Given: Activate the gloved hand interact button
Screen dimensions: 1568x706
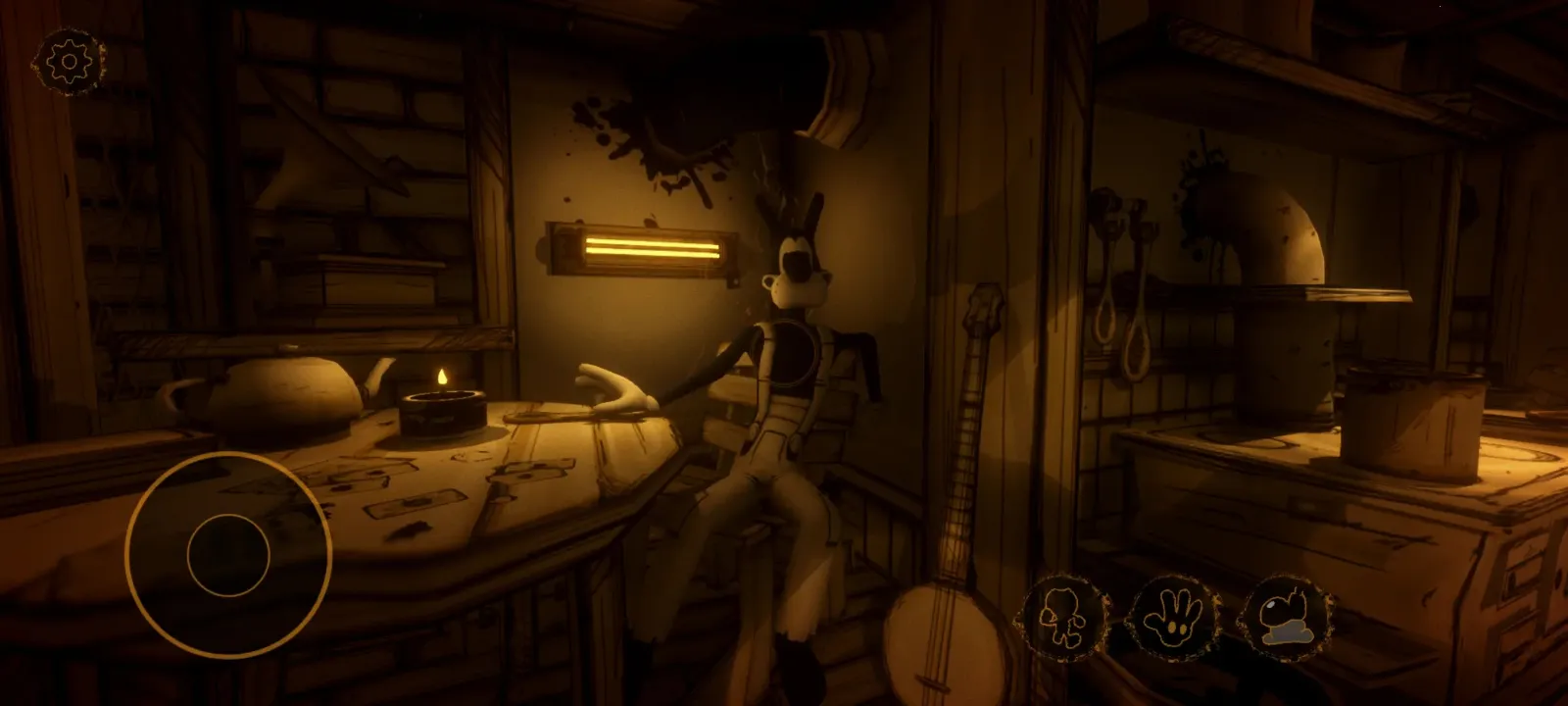Looking at the screenshot, I should (1174, 617).
